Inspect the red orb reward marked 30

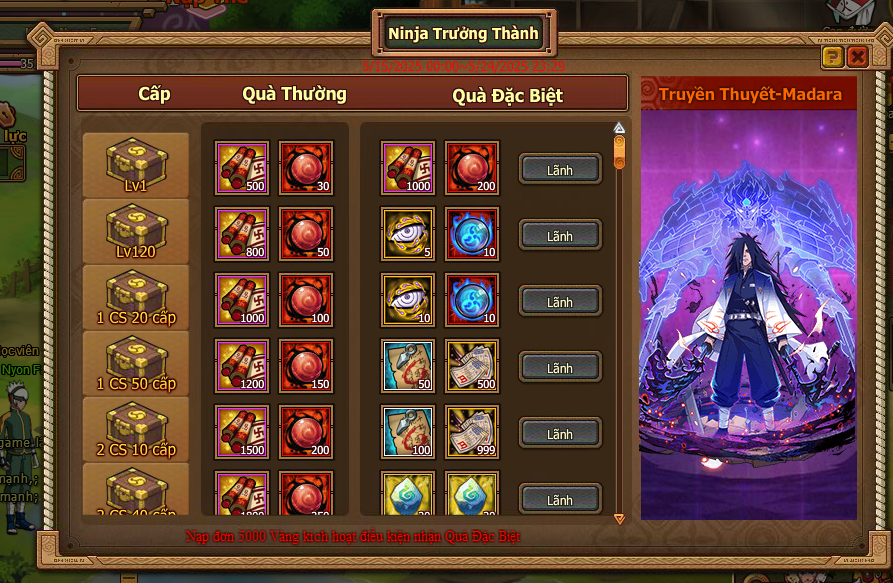coord(305,168)
